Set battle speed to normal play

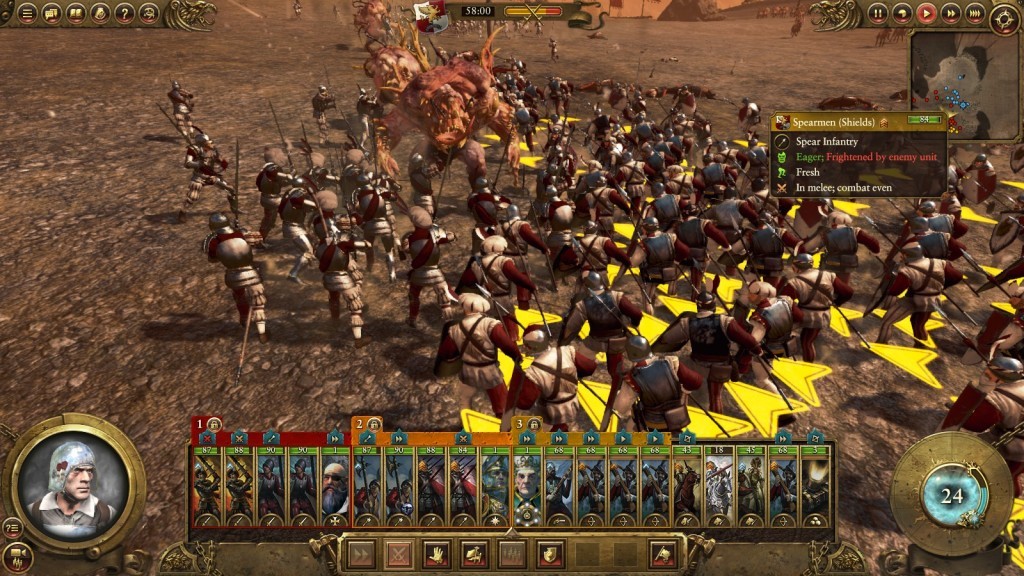coord(926,13)
